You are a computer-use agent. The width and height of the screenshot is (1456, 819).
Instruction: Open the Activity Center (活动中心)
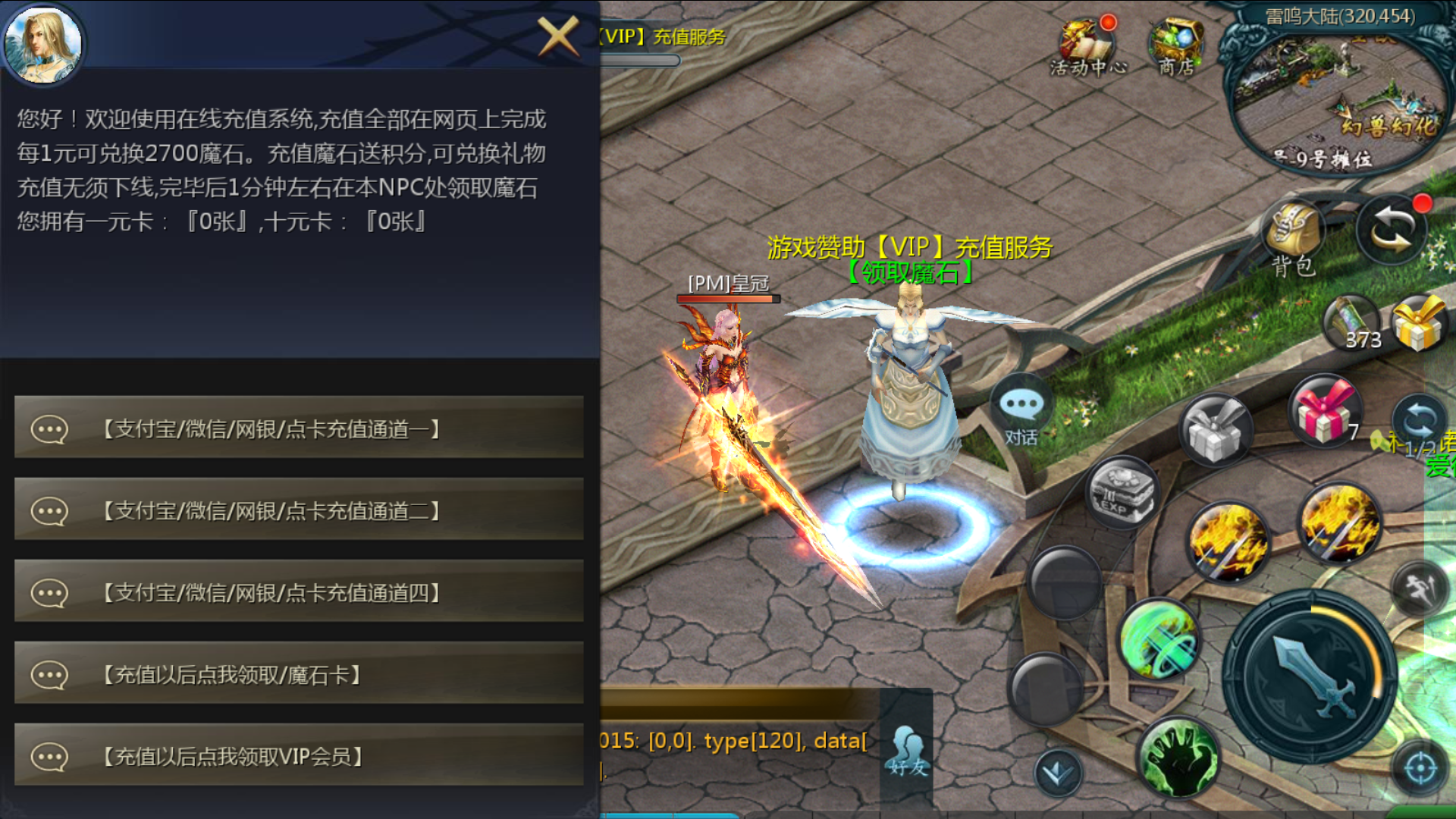(x=1087, y=47)
